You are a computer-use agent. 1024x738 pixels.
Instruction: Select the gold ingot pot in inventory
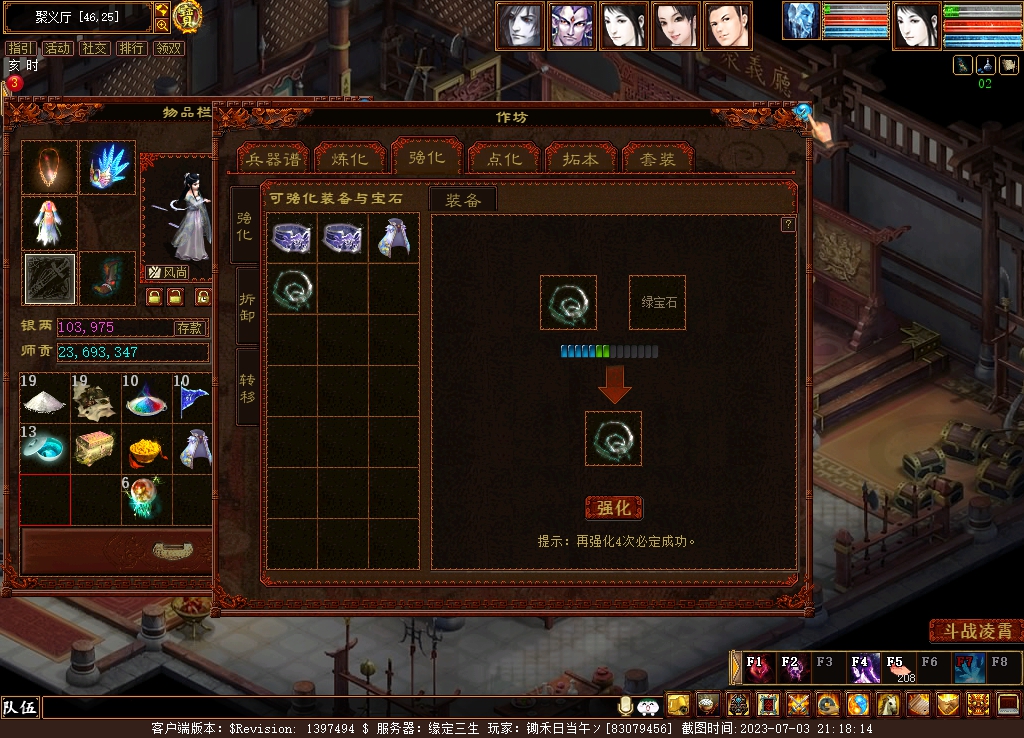click(146, 450)
